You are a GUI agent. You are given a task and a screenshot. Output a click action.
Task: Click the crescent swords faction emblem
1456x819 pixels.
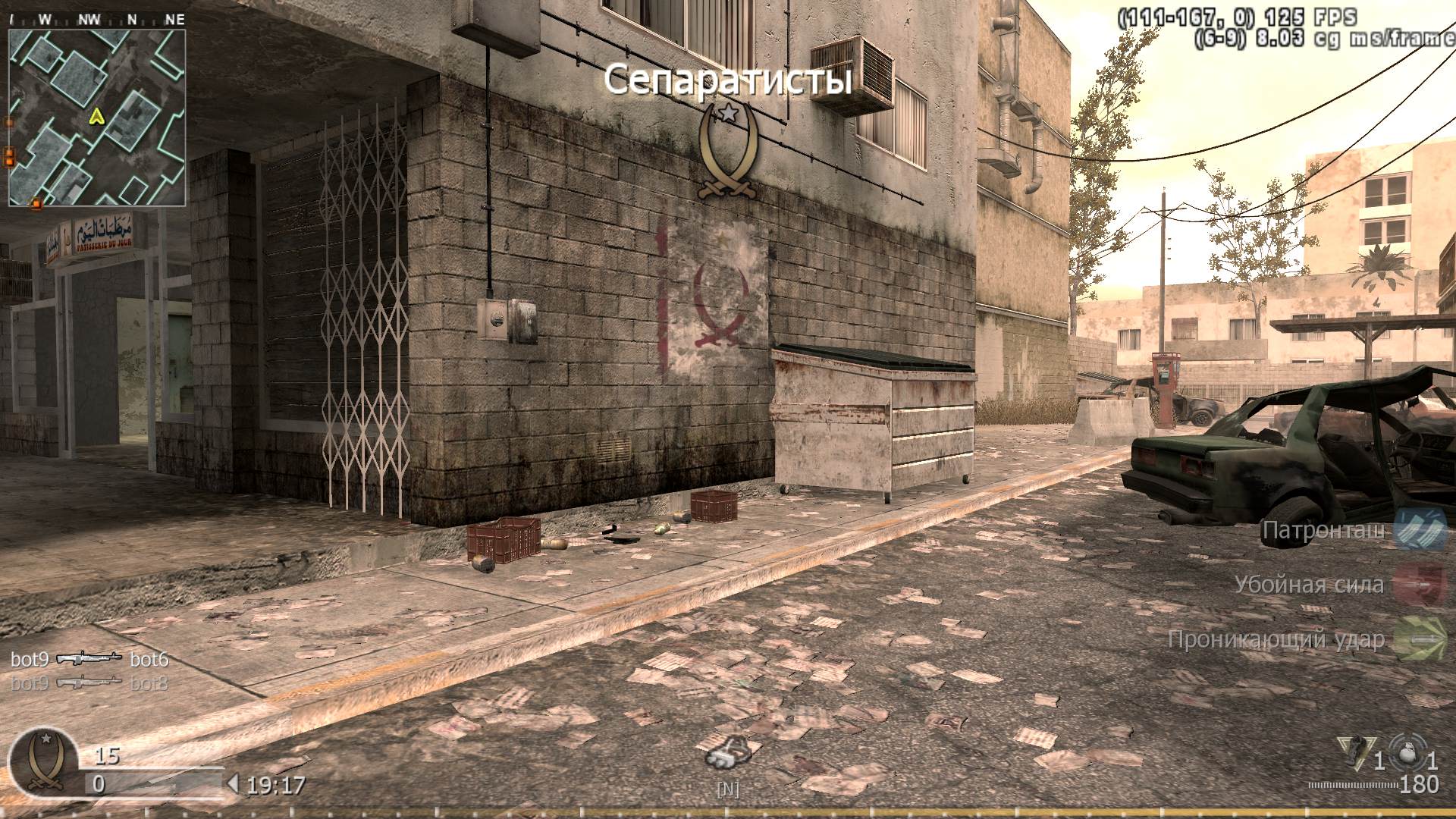(x=726, y=148)
